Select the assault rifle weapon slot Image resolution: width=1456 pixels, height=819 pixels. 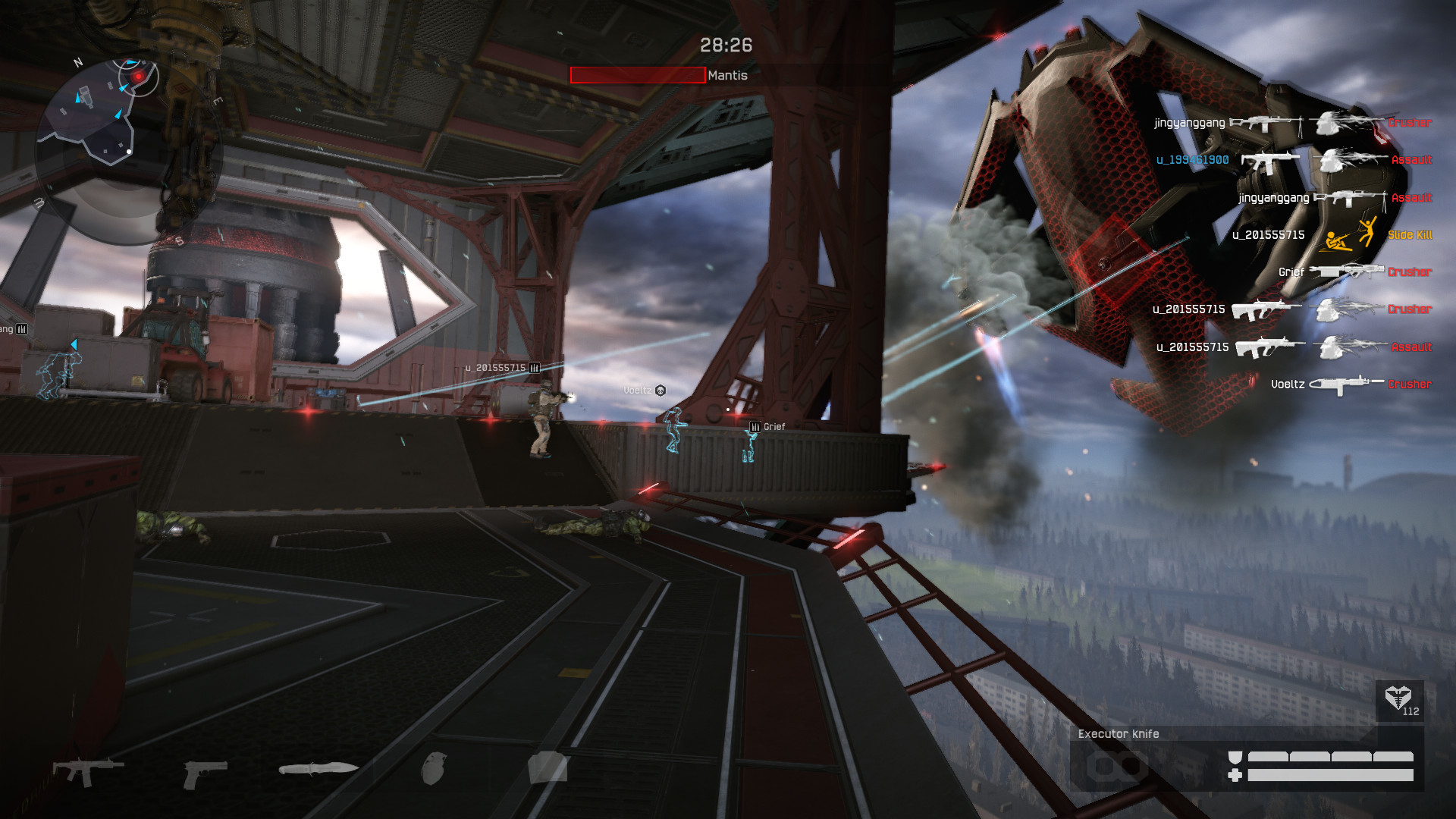88,770
